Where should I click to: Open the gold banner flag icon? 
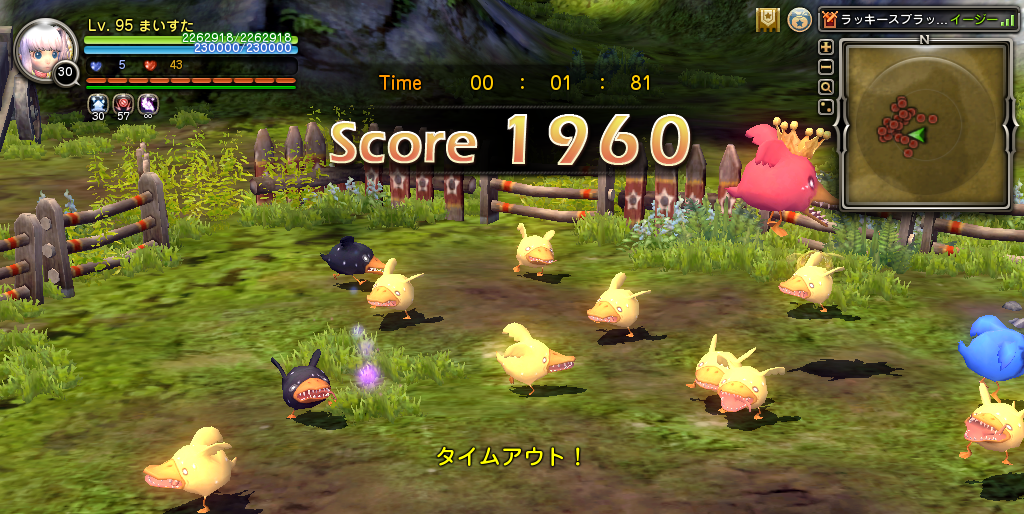(x=768, y=20)
